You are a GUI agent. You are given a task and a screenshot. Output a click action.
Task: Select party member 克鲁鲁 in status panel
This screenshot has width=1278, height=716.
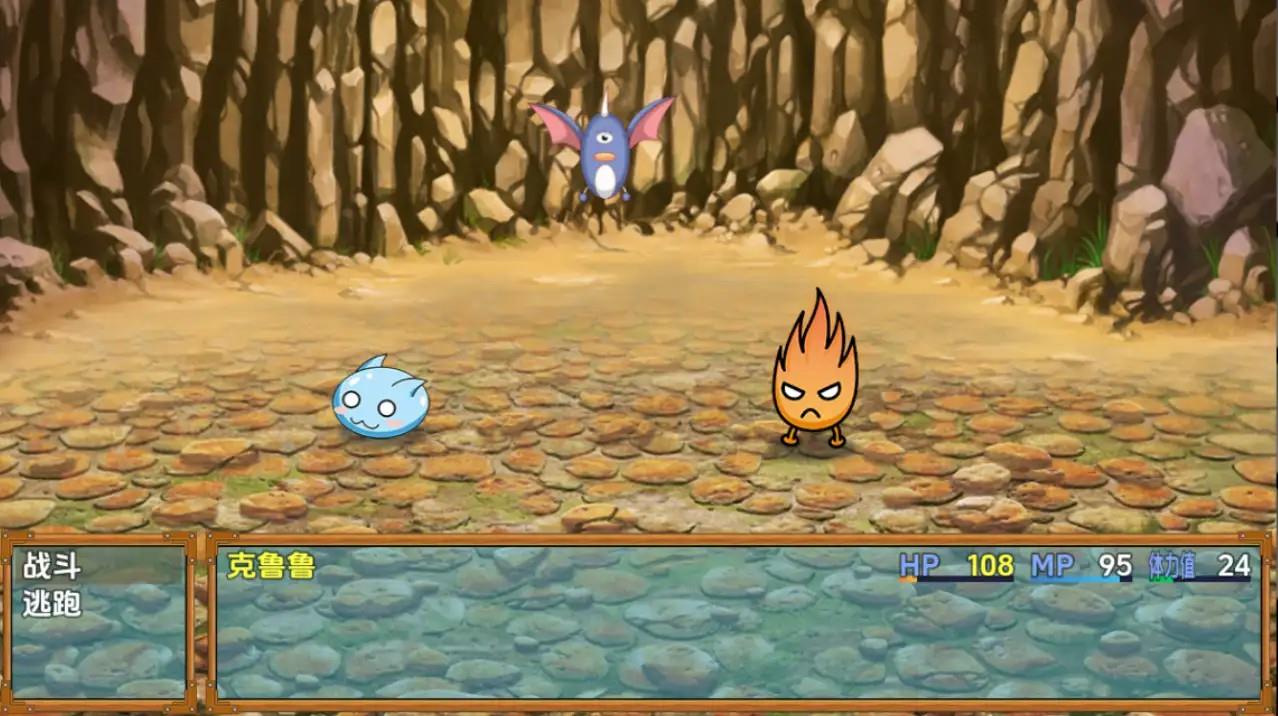[271, 567]
